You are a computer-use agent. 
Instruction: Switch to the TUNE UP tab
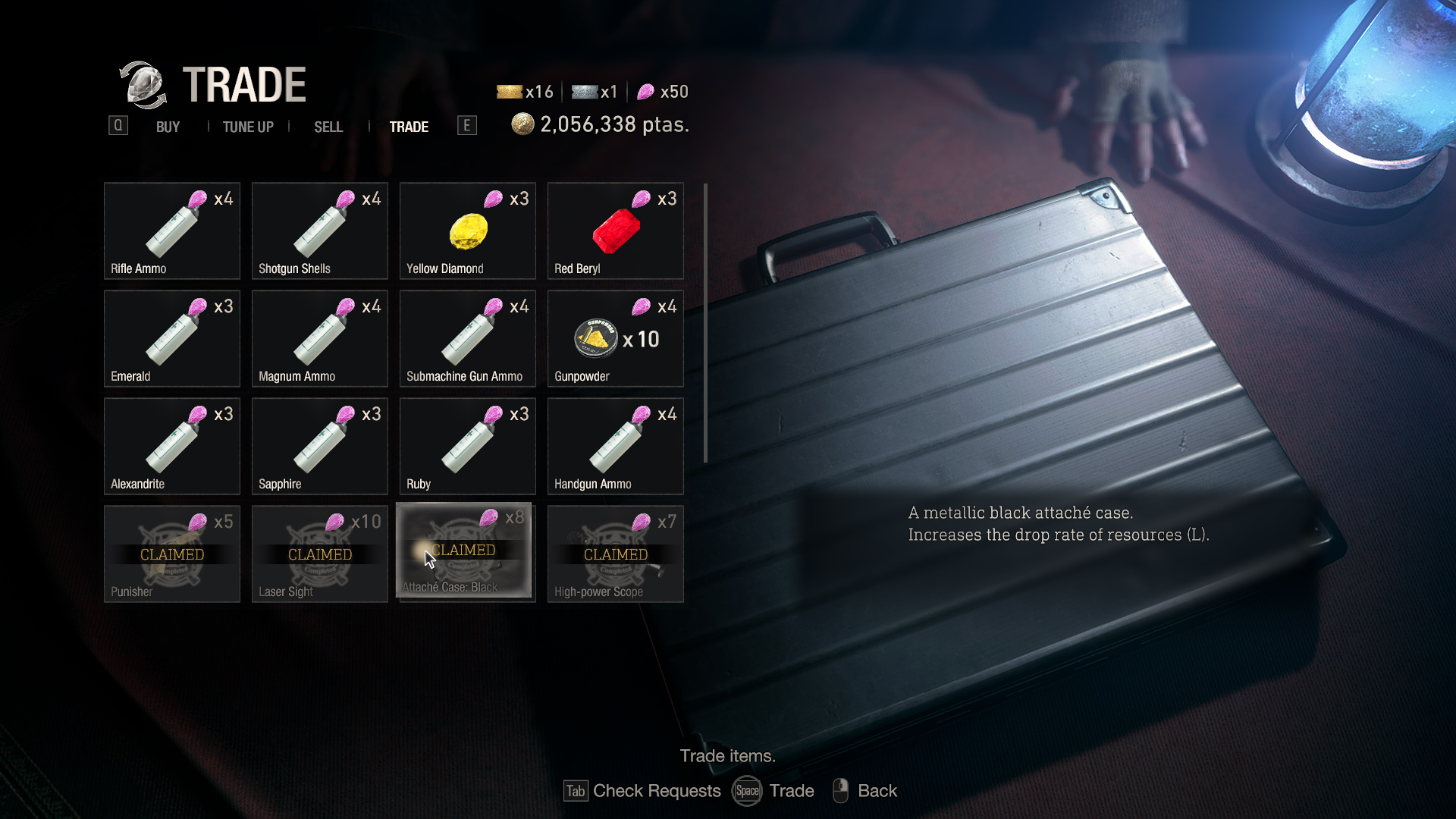[x=247, y=127]
